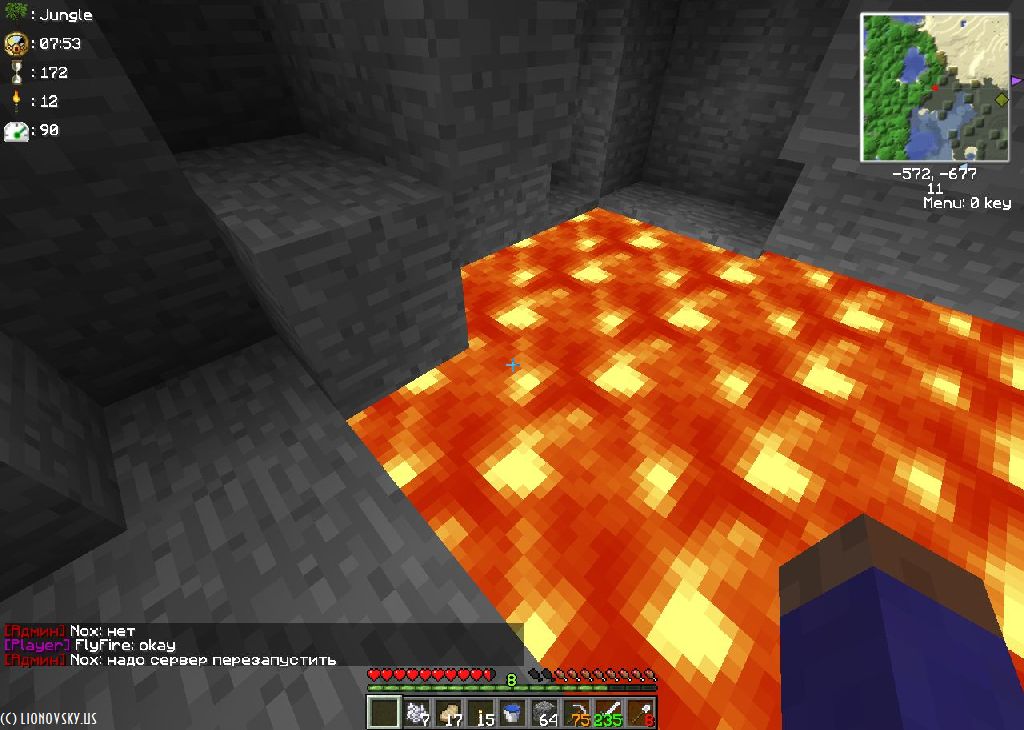Click the minimap in the corner
The width and height of the screenshot is (1024, 730).
tap(936, 87)
